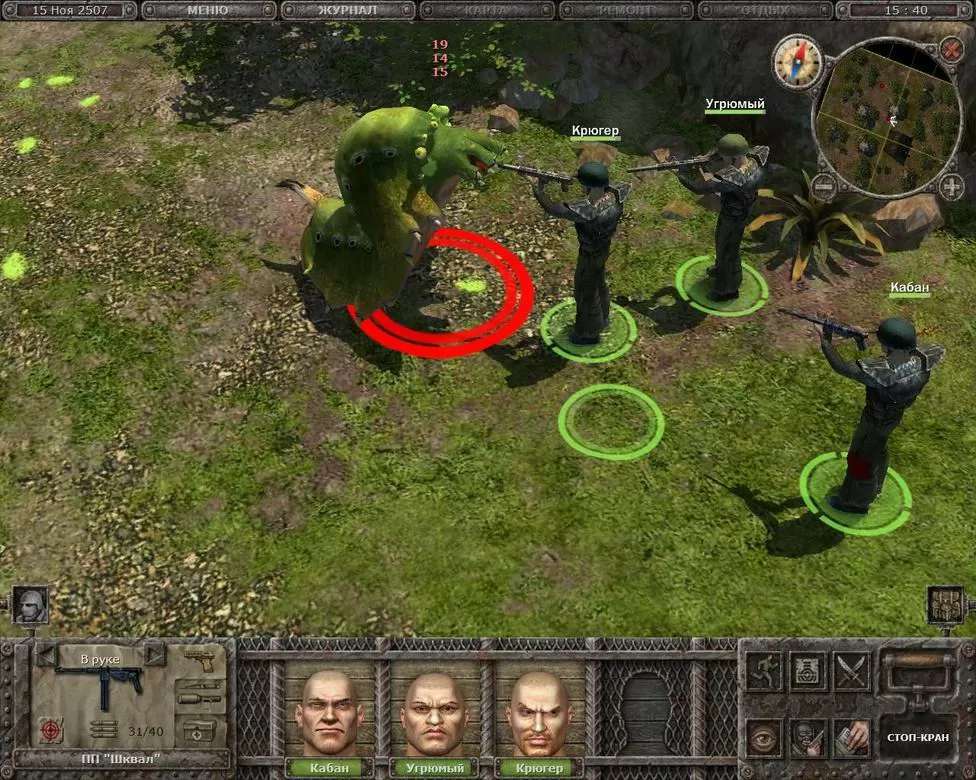Select Кабан's portrait

tap(326, 712)
